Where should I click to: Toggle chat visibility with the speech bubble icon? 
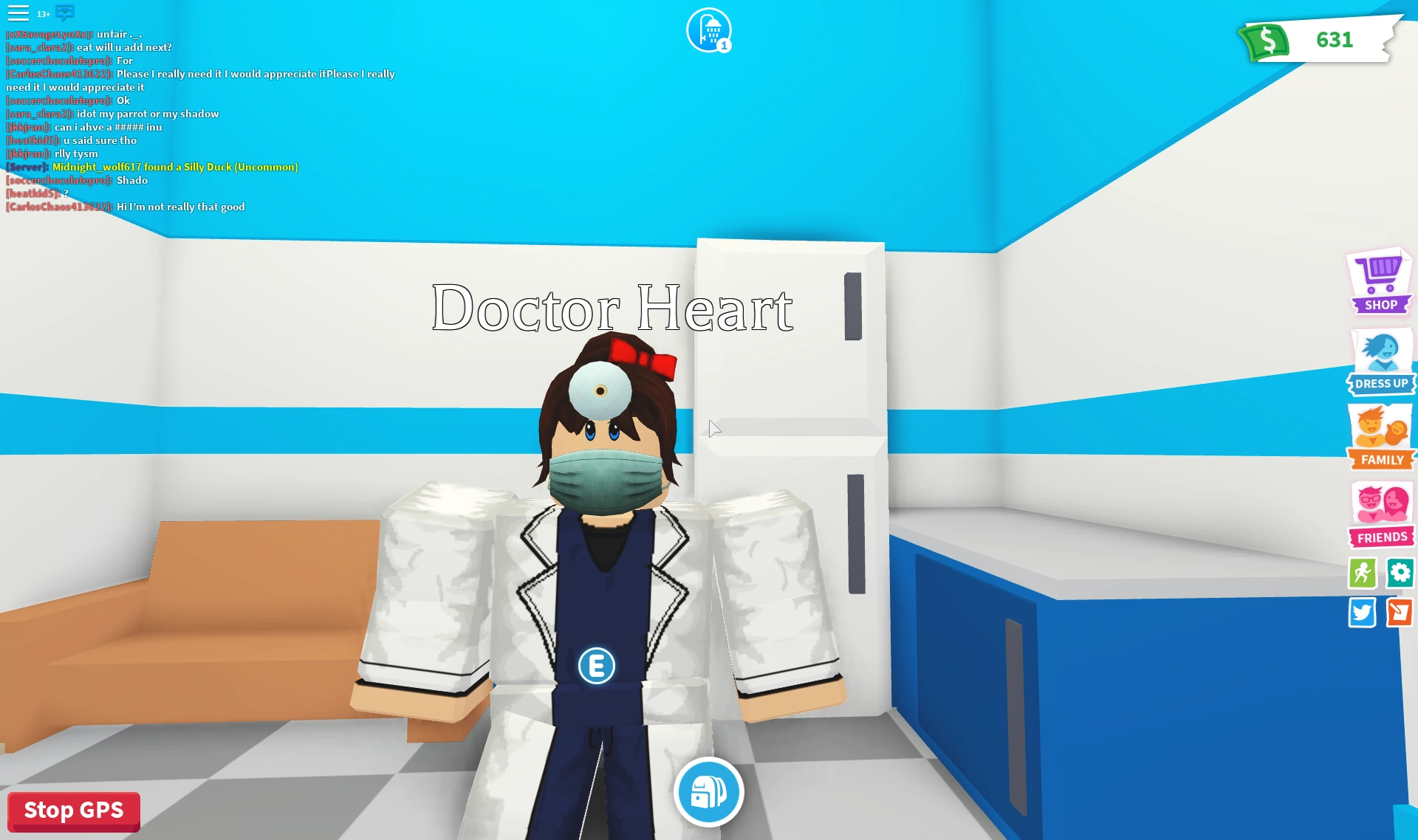66,13
